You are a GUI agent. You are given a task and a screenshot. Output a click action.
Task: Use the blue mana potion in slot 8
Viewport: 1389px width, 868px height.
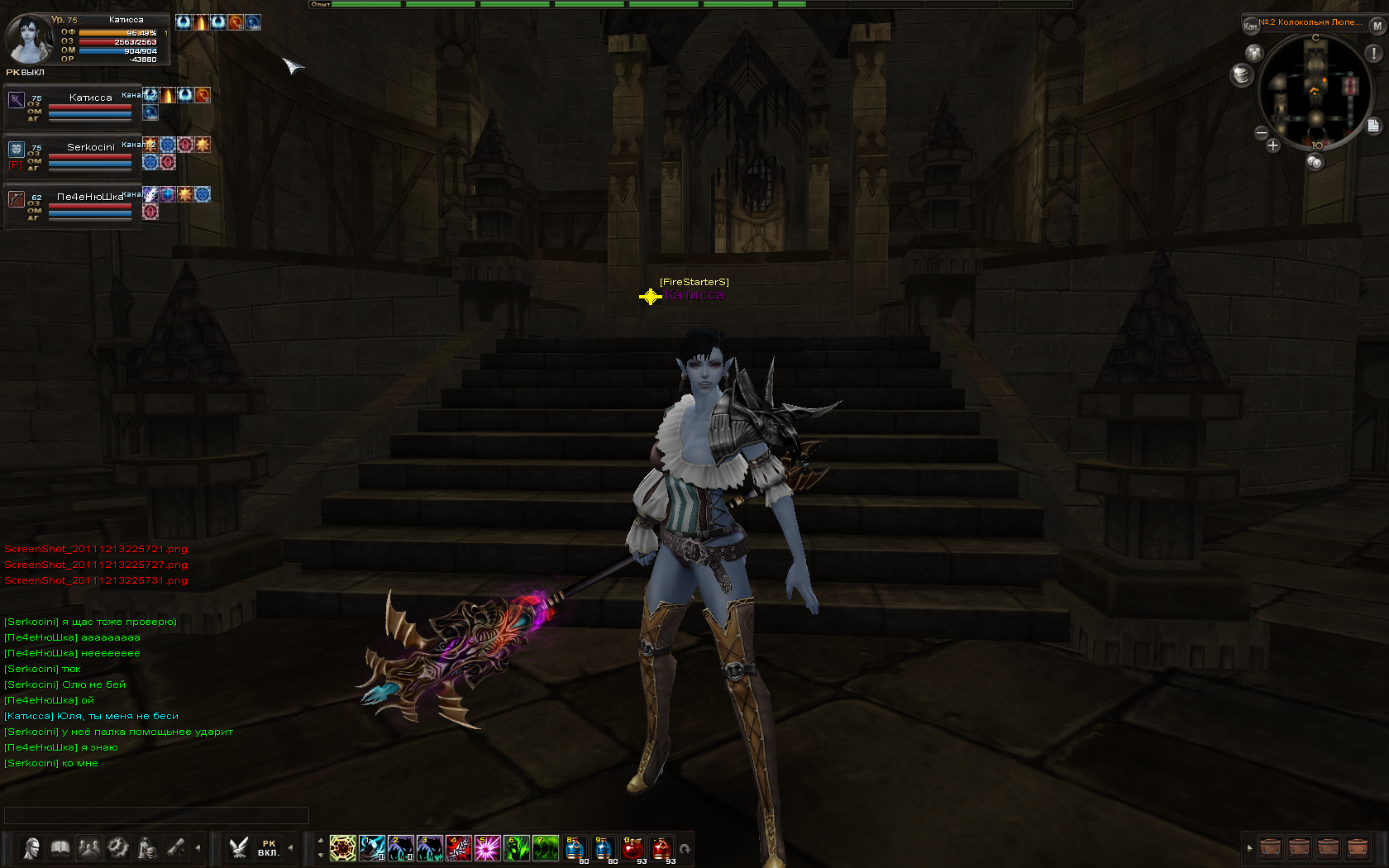click(x=575, y=848)
